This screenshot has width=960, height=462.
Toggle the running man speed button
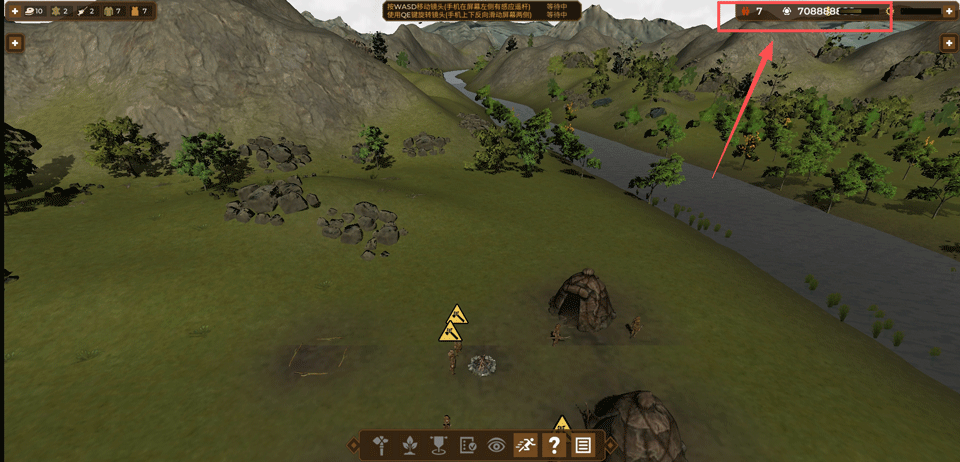(x=525, y=446)
